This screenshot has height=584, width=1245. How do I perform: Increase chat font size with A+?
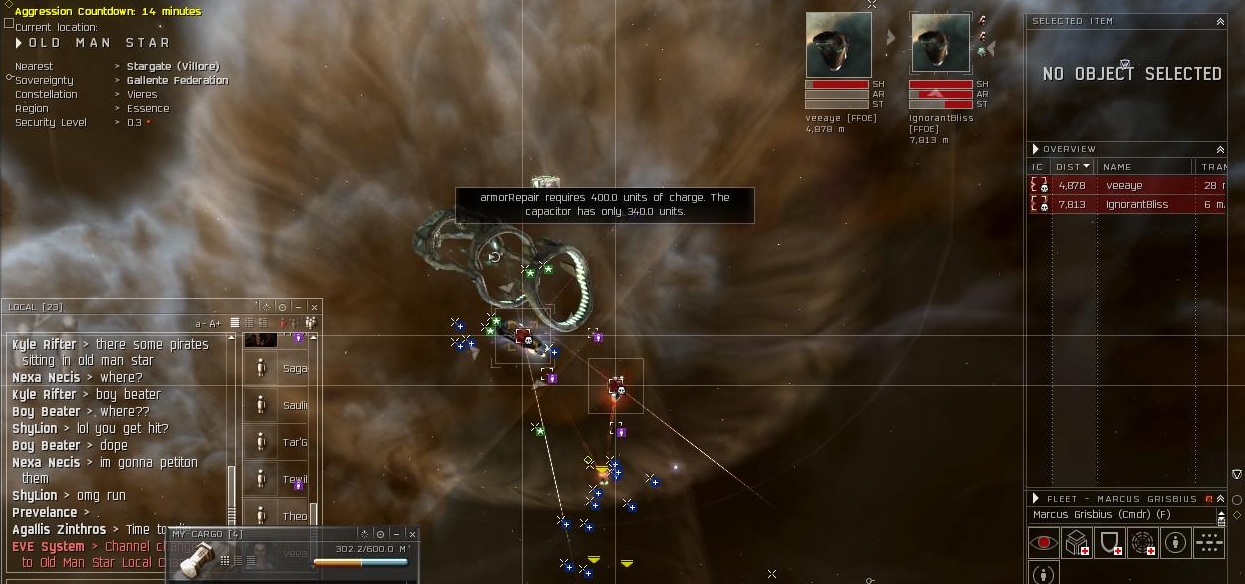tap(215, 323)
